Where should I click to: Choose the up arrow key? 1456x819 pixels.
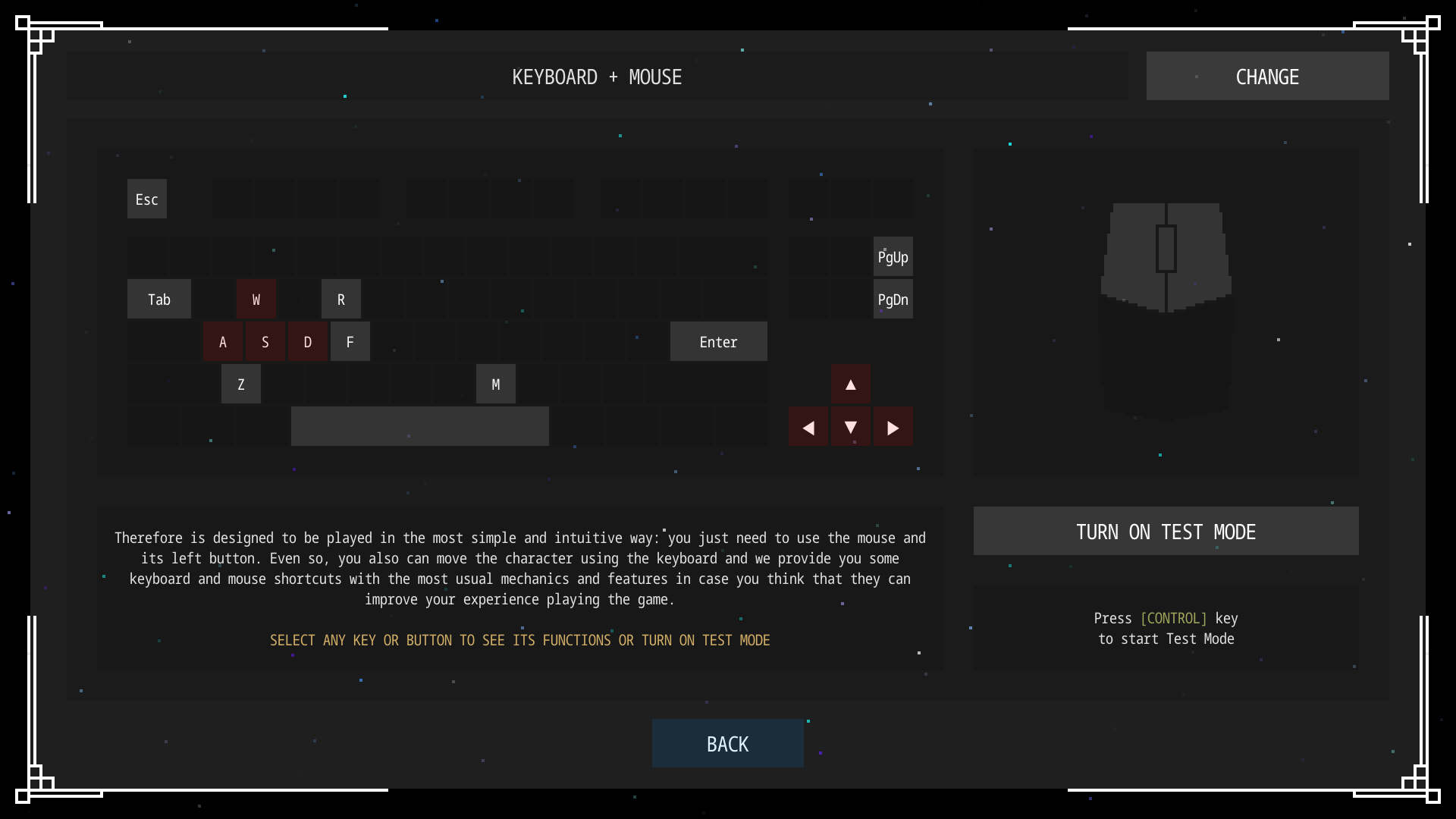(x=851, y=384)
